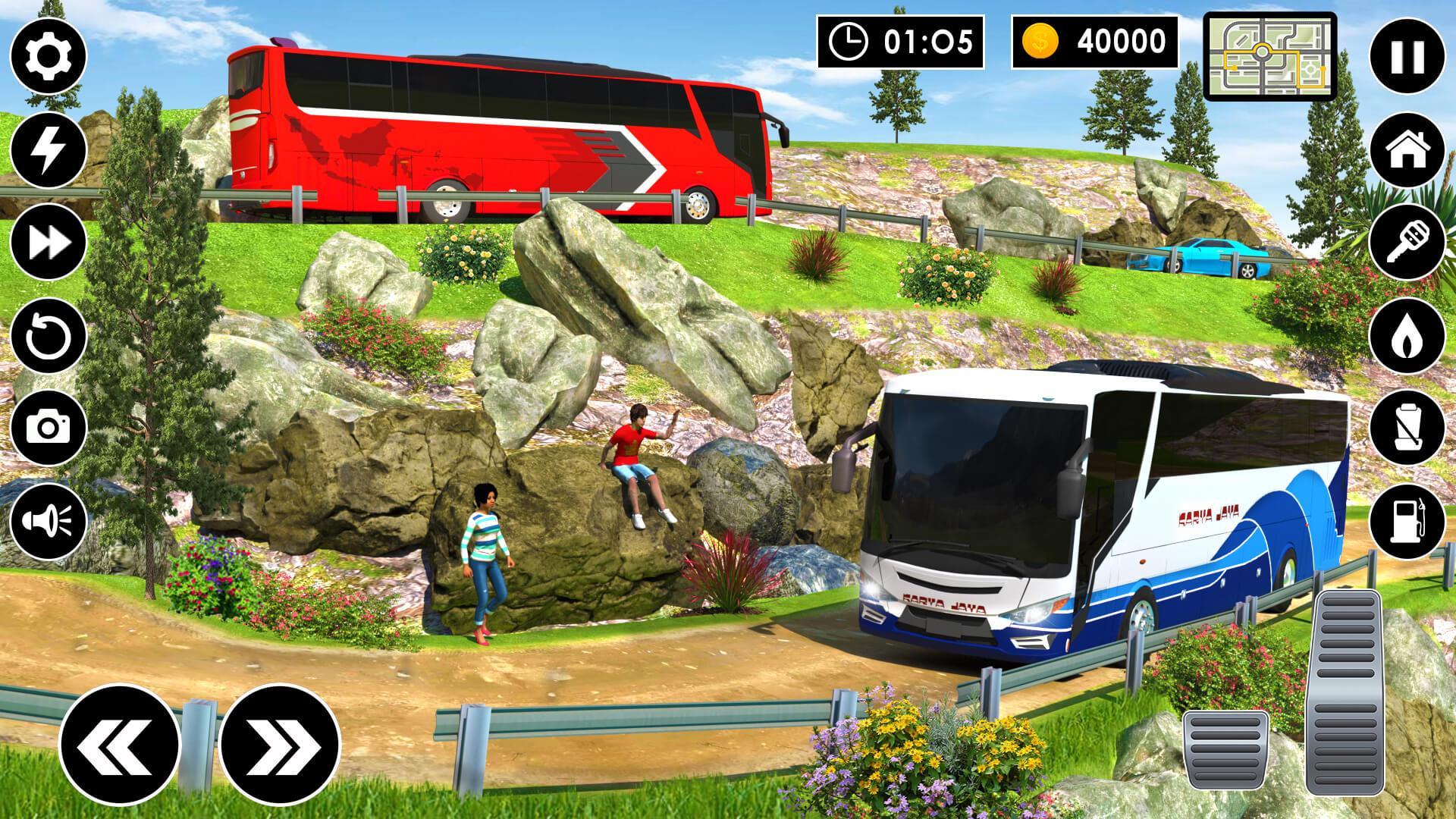1456x819 pixels.
Task: Reset the bus with the circular arrow
Action: coord(49,336)
